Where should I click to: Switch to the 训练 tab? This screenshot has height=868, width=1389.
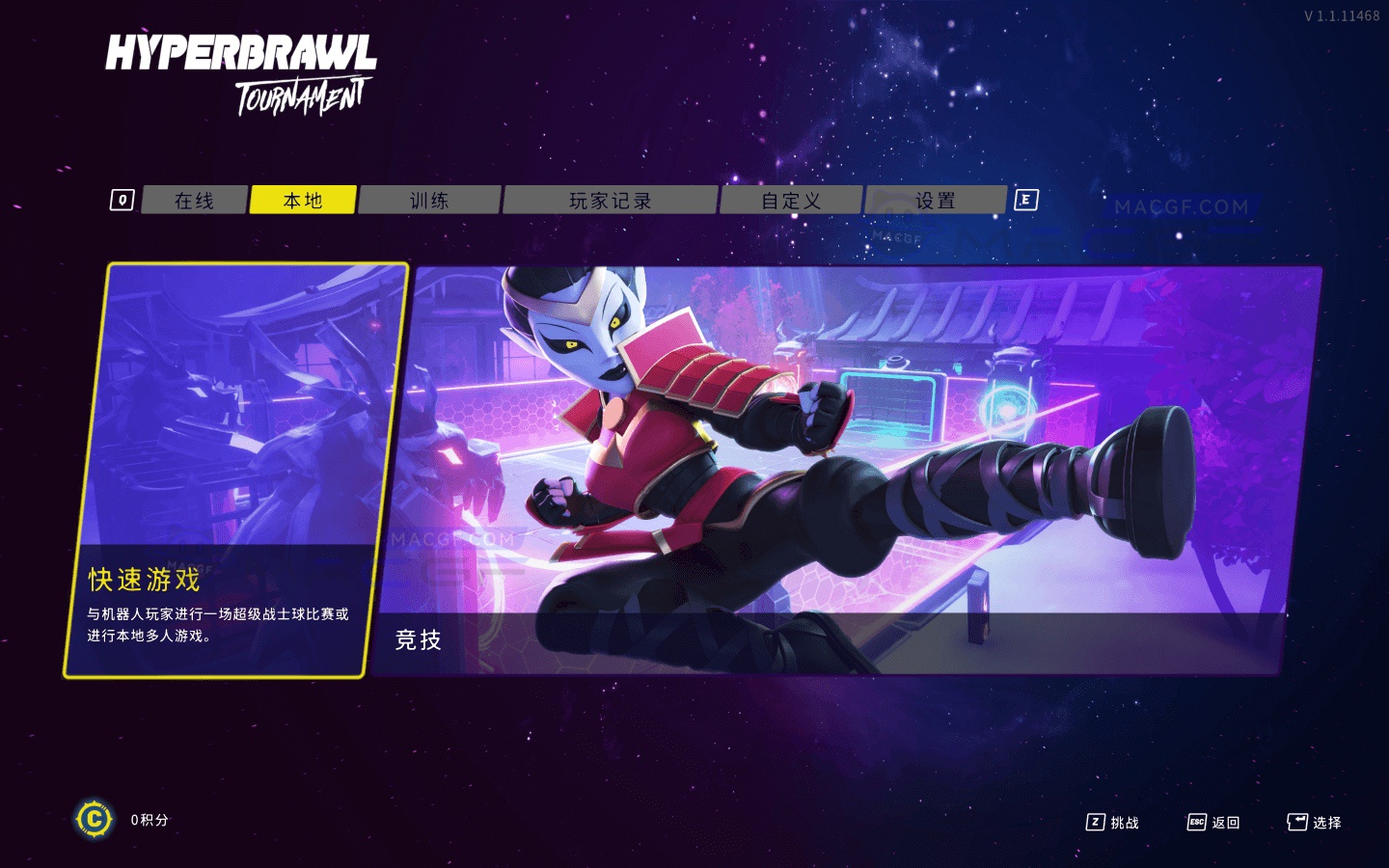(430, 200)
